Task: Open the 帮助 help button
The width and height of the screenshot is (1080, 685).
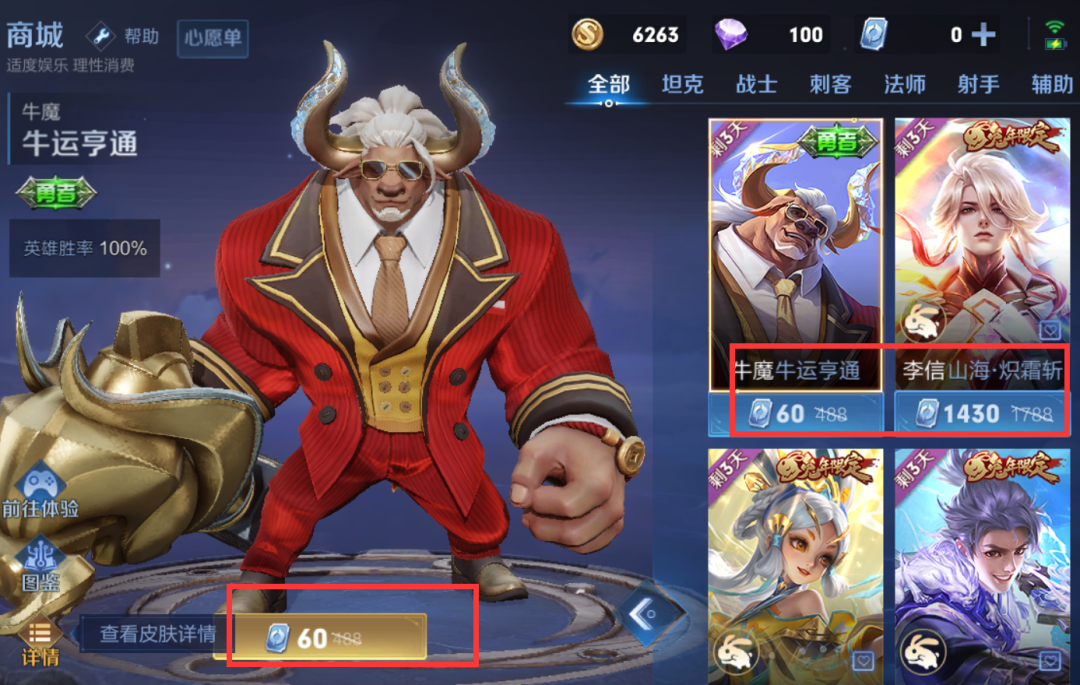Action: 124,37
